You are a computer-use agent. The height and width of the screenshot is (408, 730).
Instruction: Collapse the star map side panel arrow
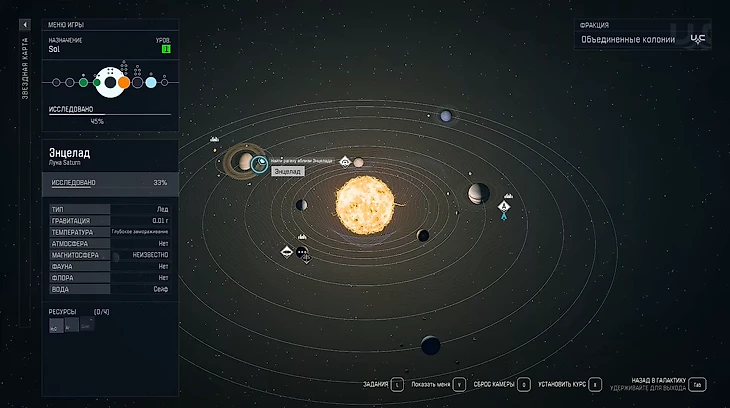point(25,25)
